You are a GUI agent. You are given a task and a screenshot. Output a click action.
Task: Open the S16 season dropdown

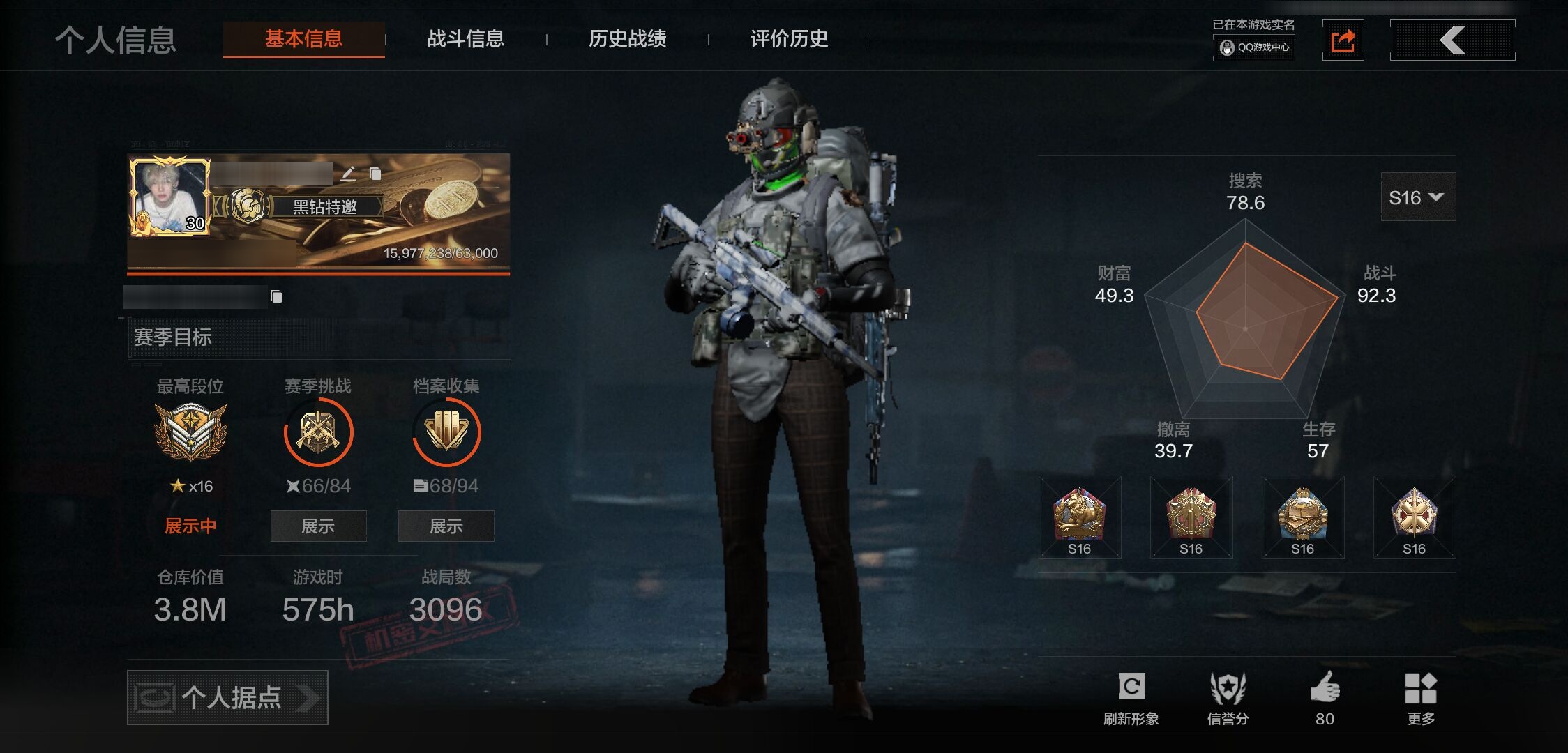point(1417,198)
